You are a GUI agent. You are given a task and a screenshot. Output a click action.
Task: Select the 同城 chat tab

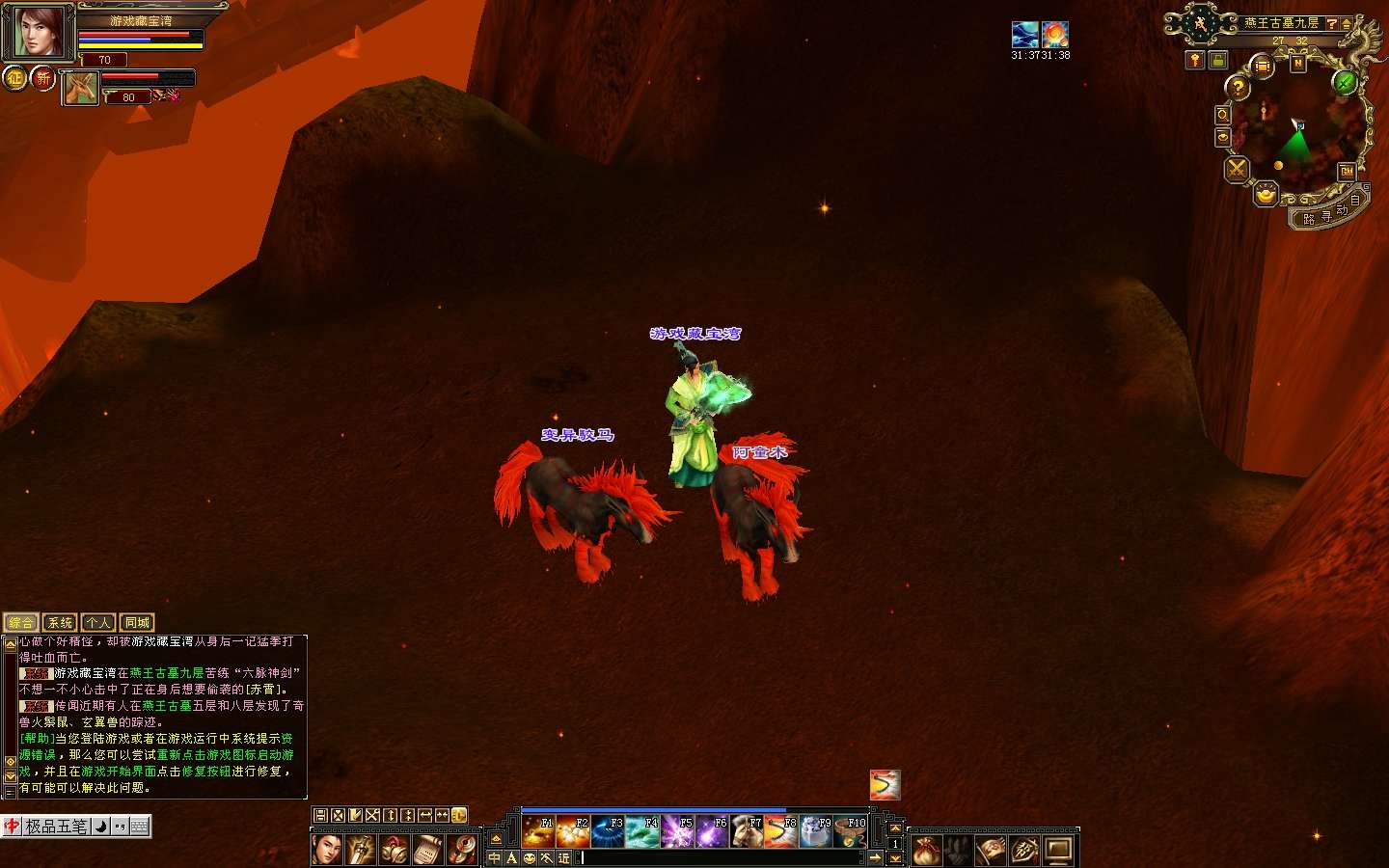[x=137, y=623]
